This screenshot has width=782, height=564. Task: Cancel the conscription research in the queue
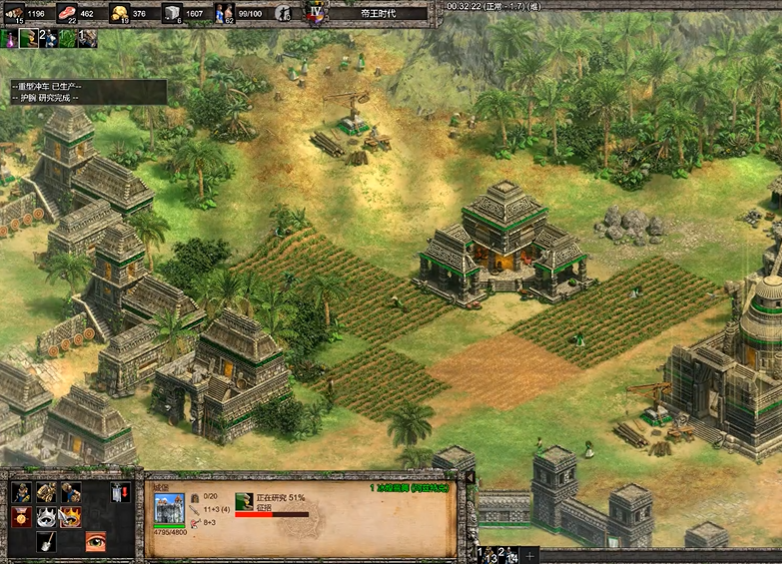pos(244,501)
